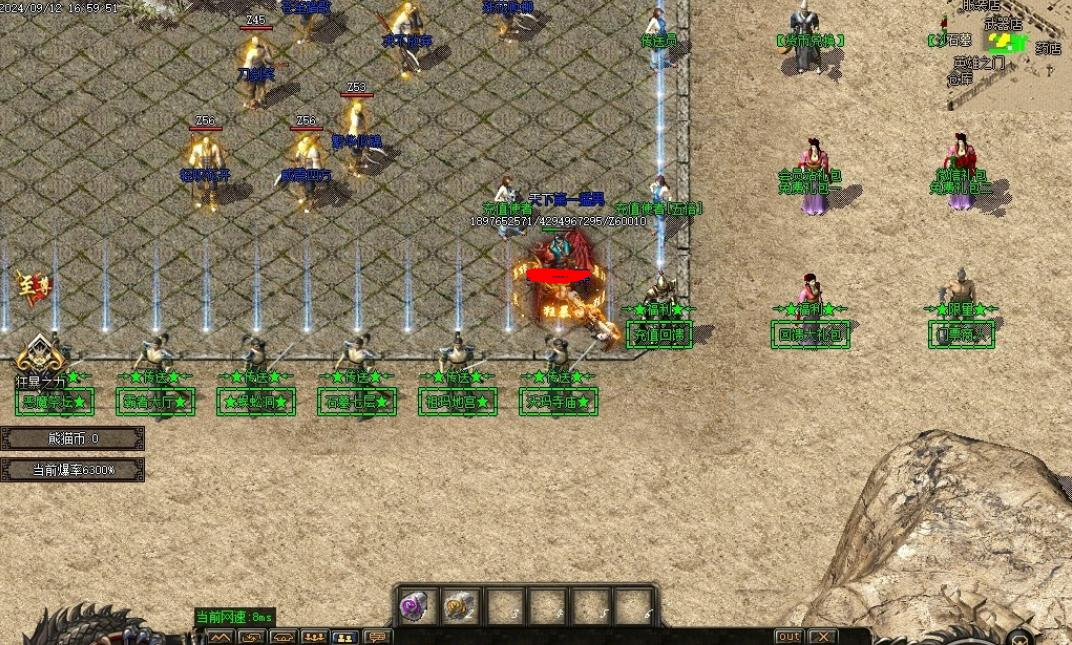
Task: Close using the X button beside "out"
Action: coord(822,637)
